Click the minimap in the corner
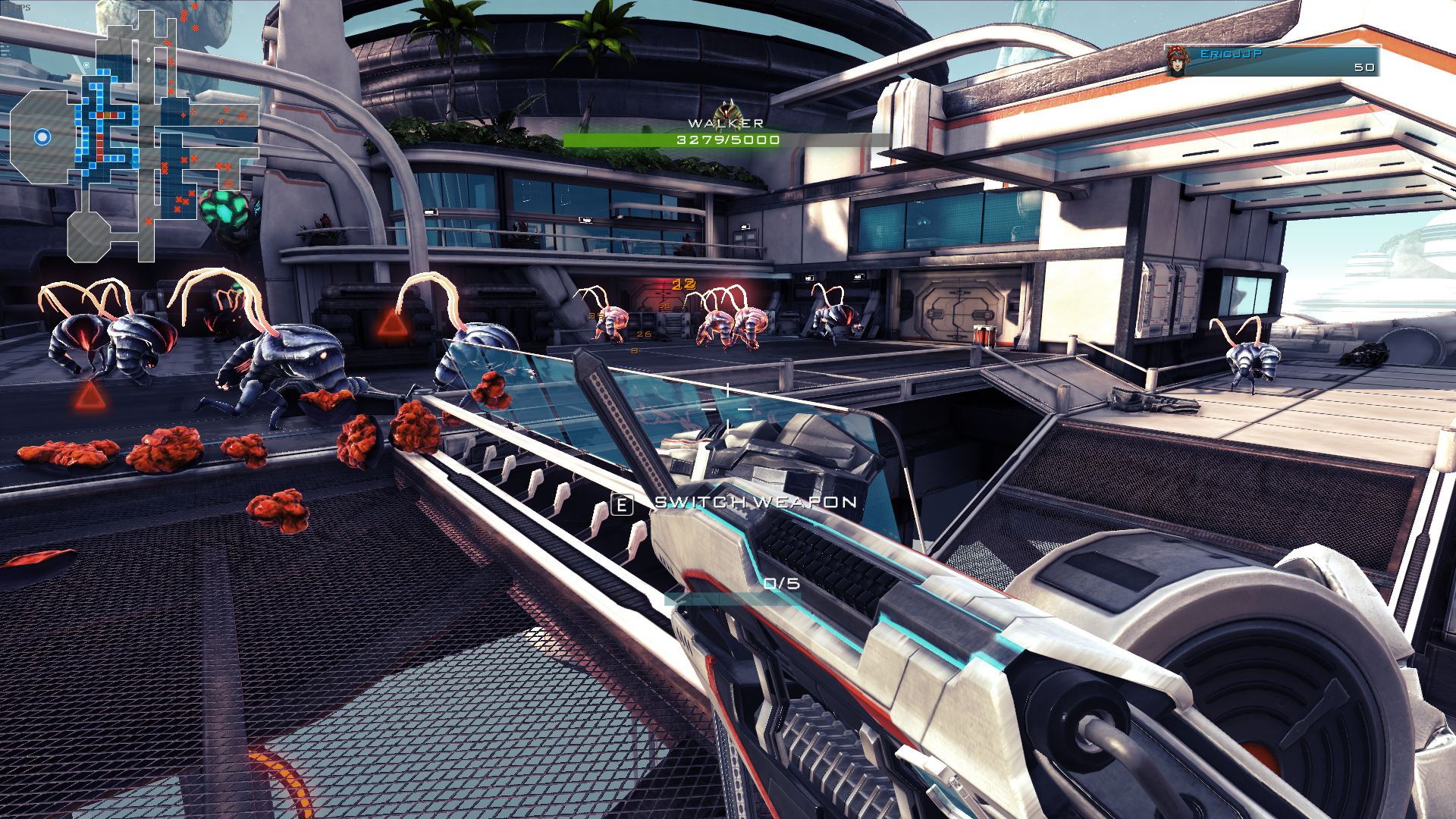The height and width of the screenshot is (819, 1456). pos(135,136)
